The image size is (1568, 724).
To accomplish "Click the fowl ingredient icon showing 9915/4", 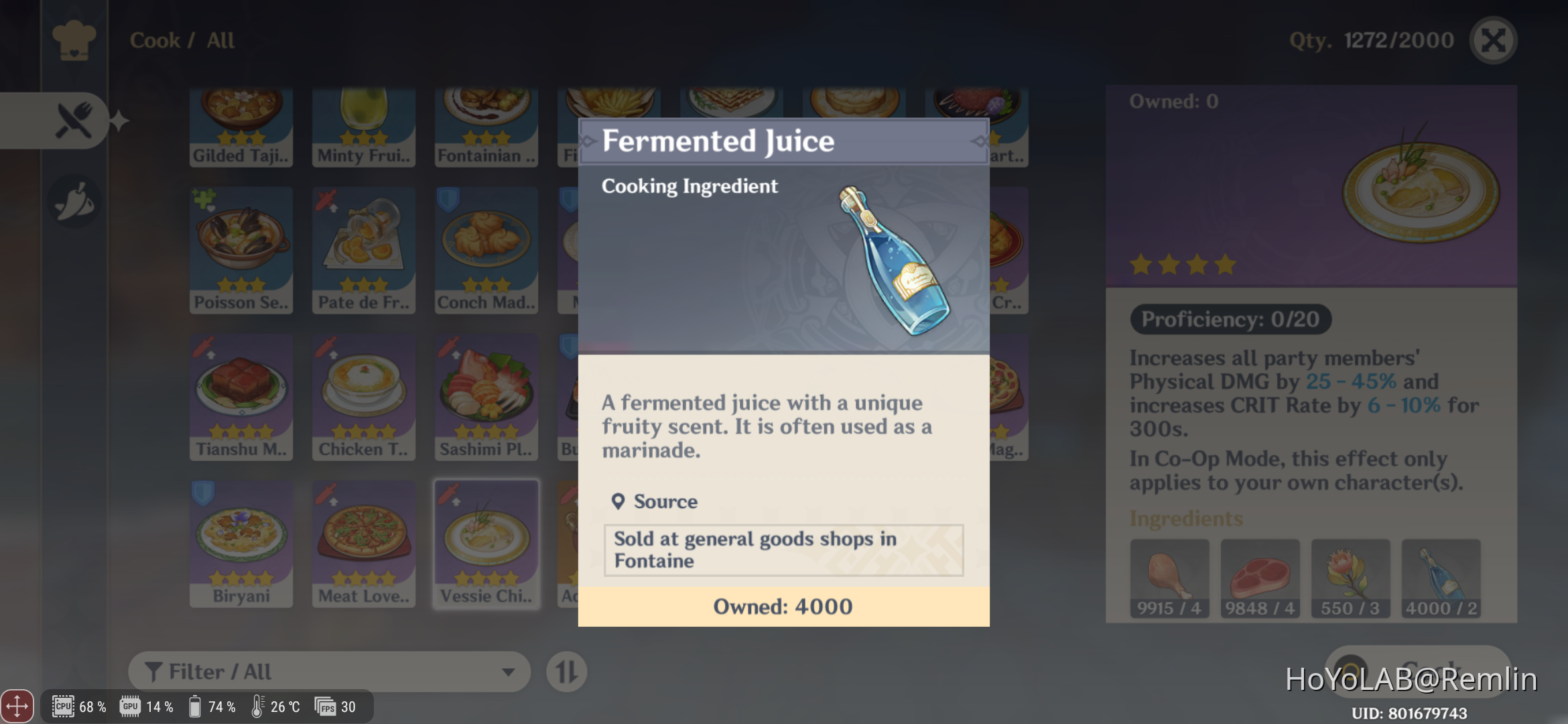I will click(x=1169, y=578).
